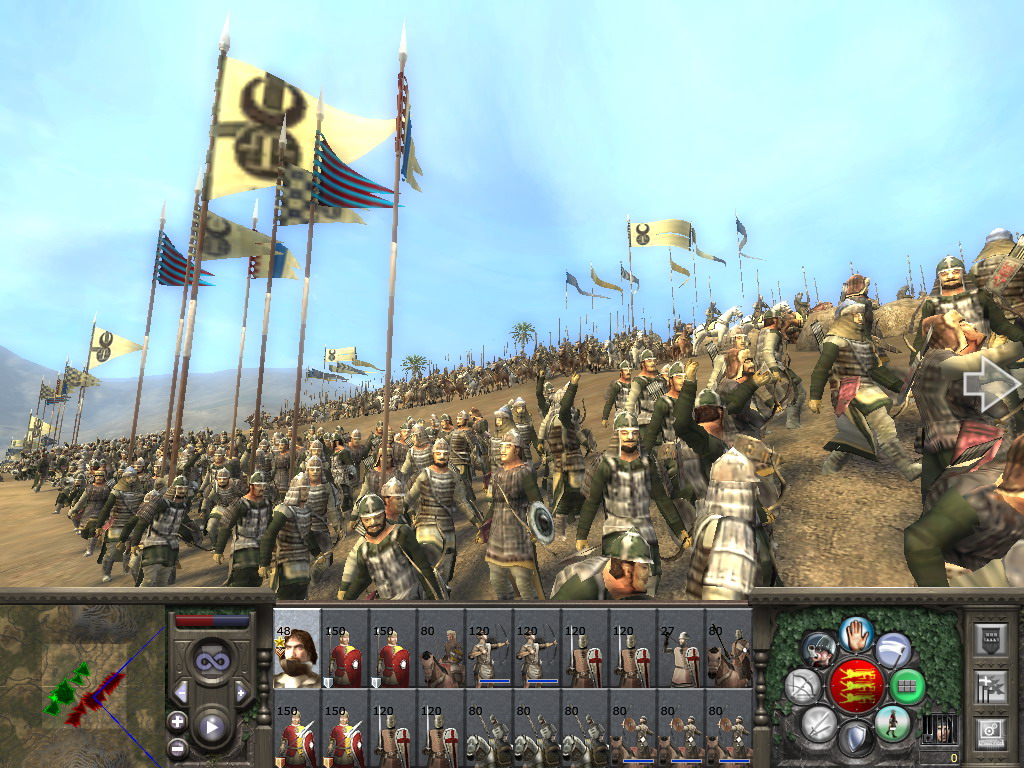Click the battle minimap
The height and width of the screenshot is (768, 1024).
click(82, 685)
